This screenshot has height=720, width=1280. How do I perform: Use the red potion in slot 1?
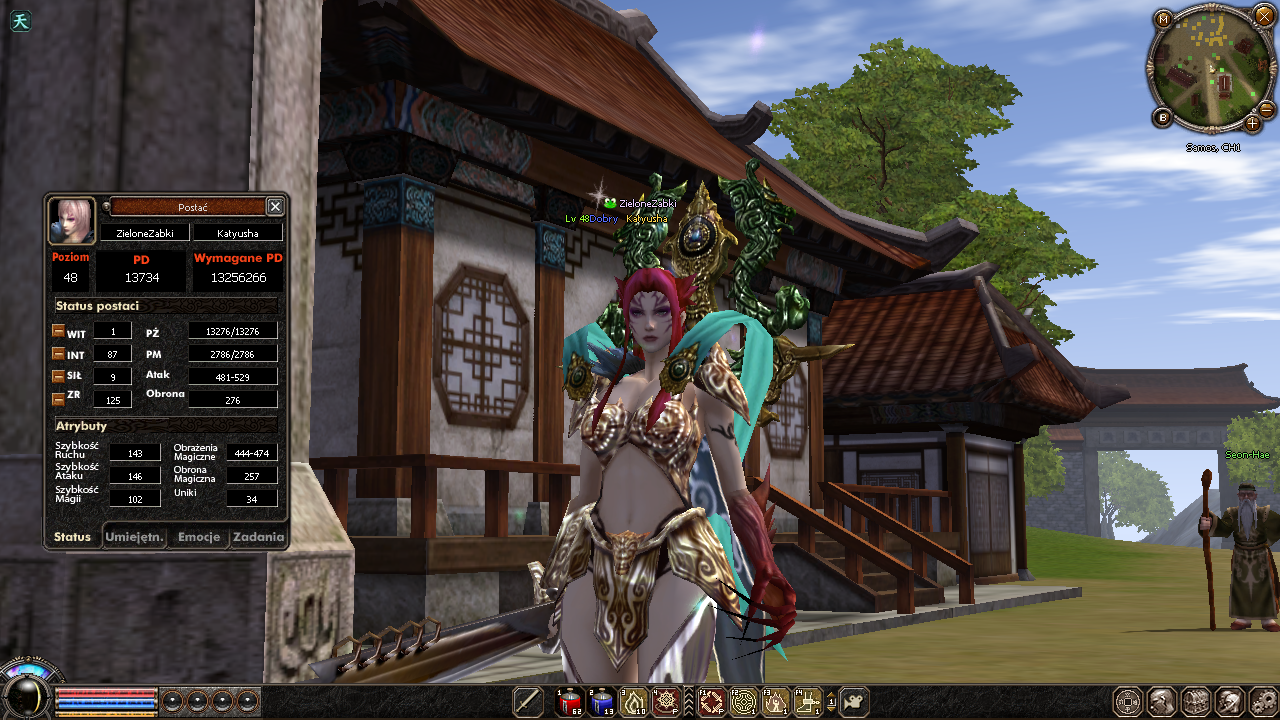tap(569, 702)
